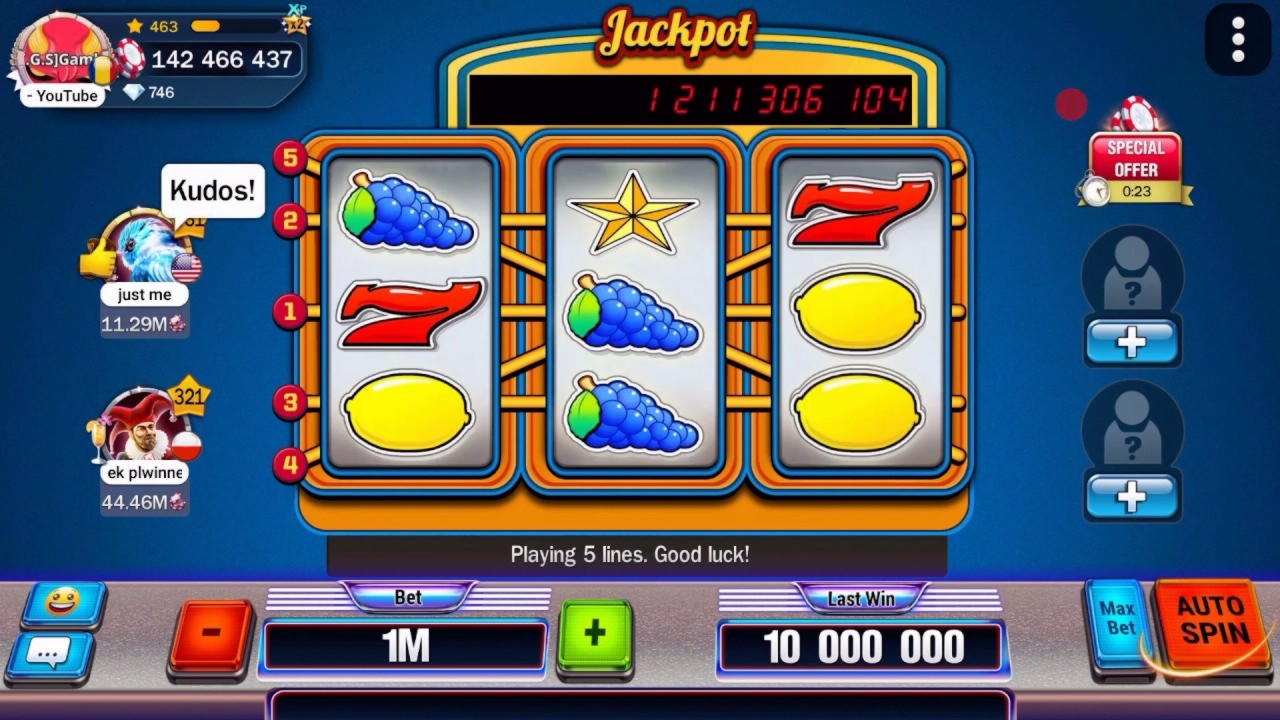Start the Auto Spin
This screenshot has height=720, width=1280.
1212,622
